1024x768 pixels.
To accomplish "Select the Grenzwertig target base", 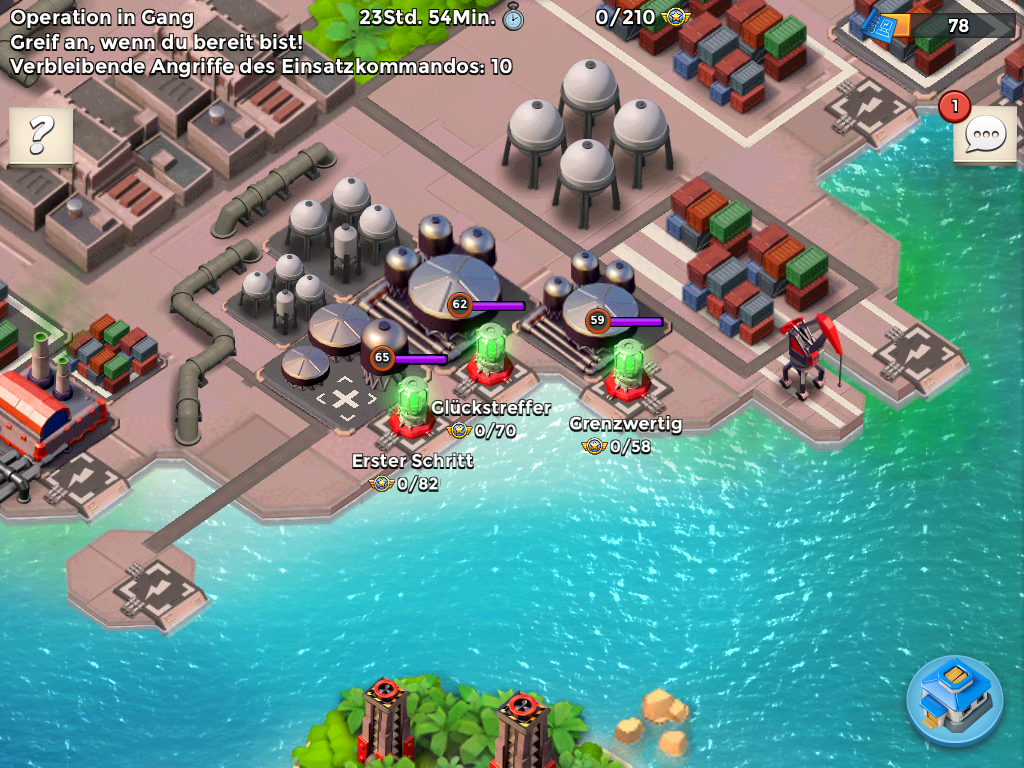I will 627,369.
